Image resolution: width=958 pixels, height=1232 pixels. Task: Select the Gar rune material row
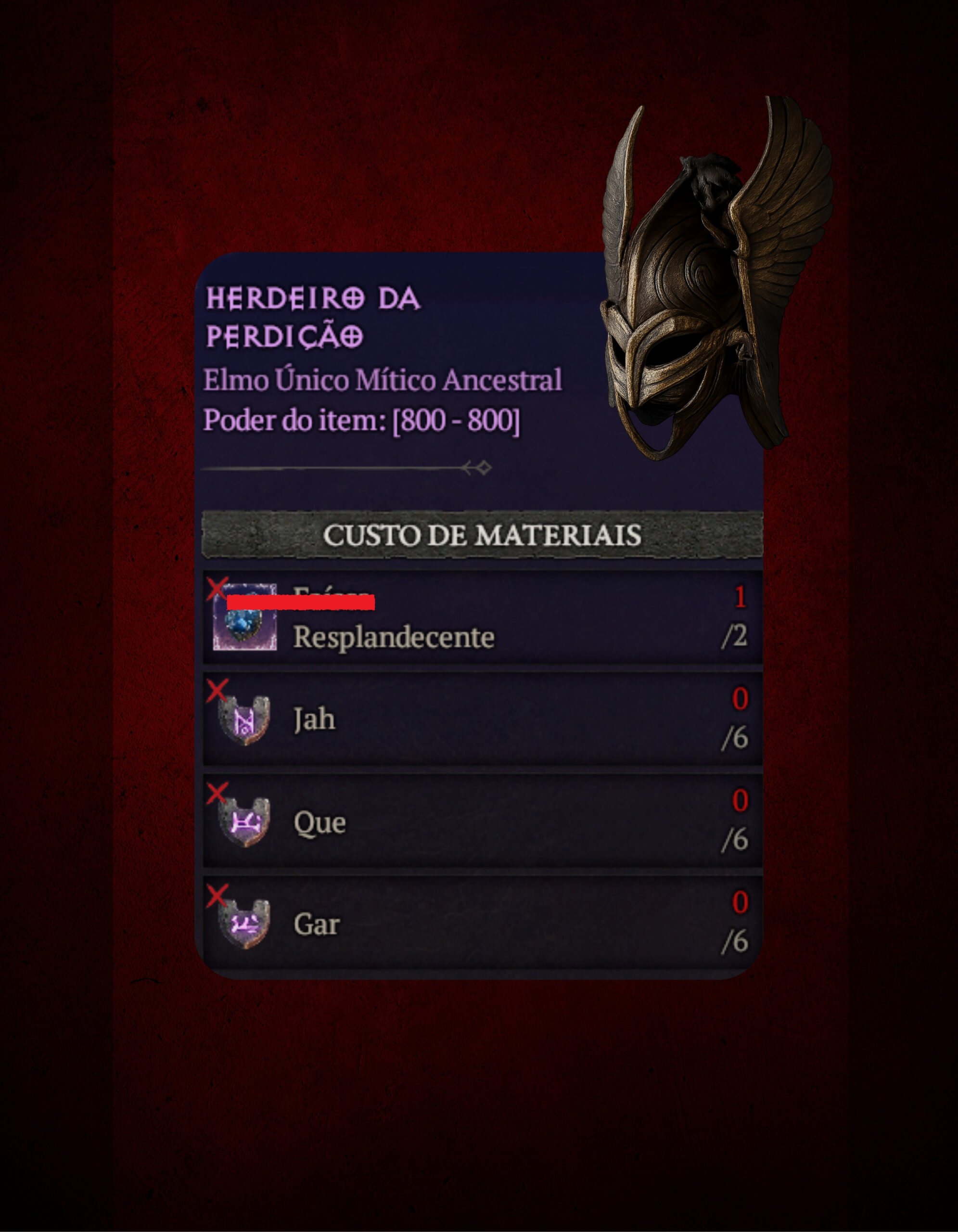coord(482,924)
